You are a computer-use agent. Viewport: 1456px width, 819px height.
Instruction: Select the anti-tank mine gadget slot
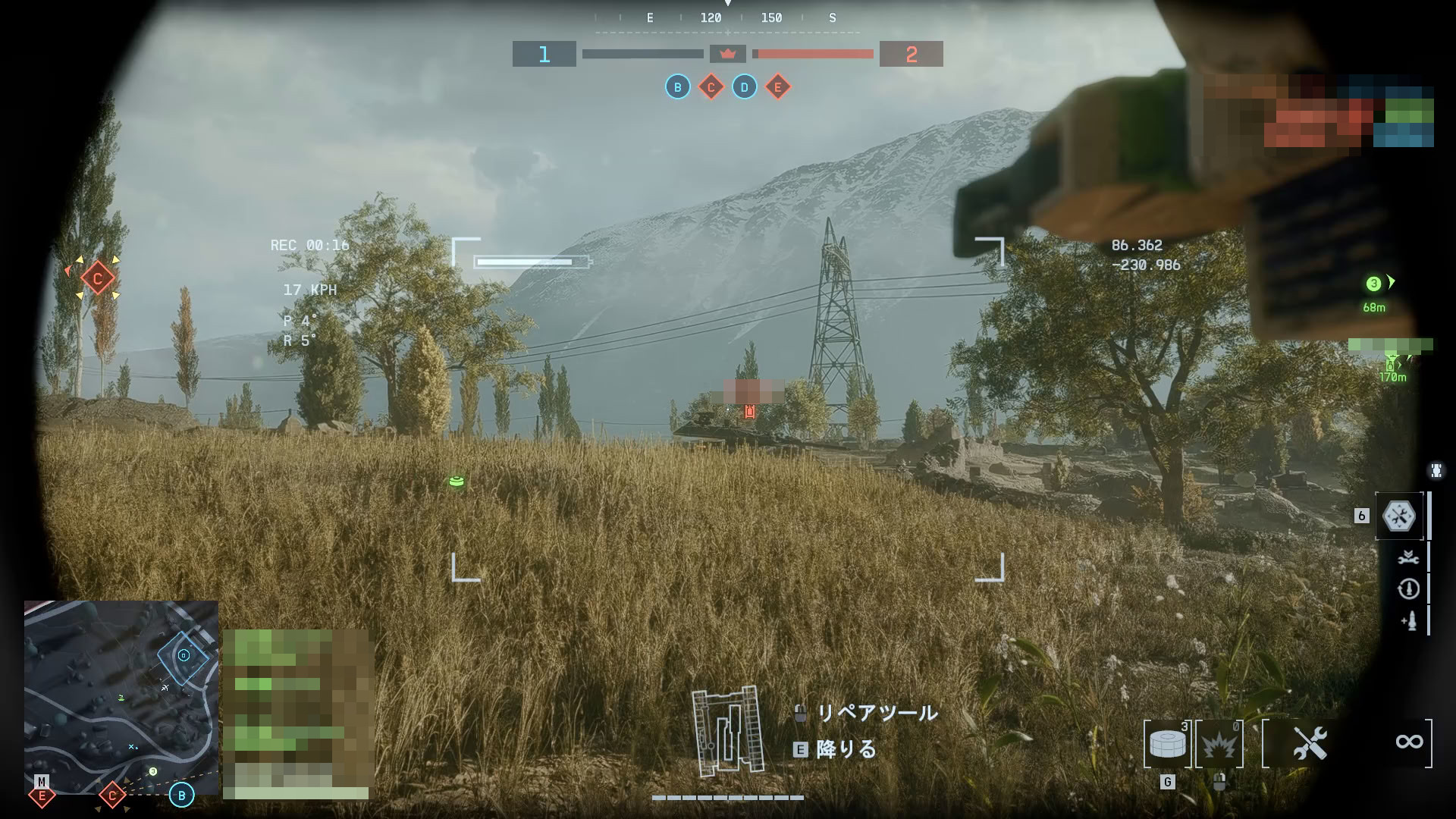coord(1166,743)
